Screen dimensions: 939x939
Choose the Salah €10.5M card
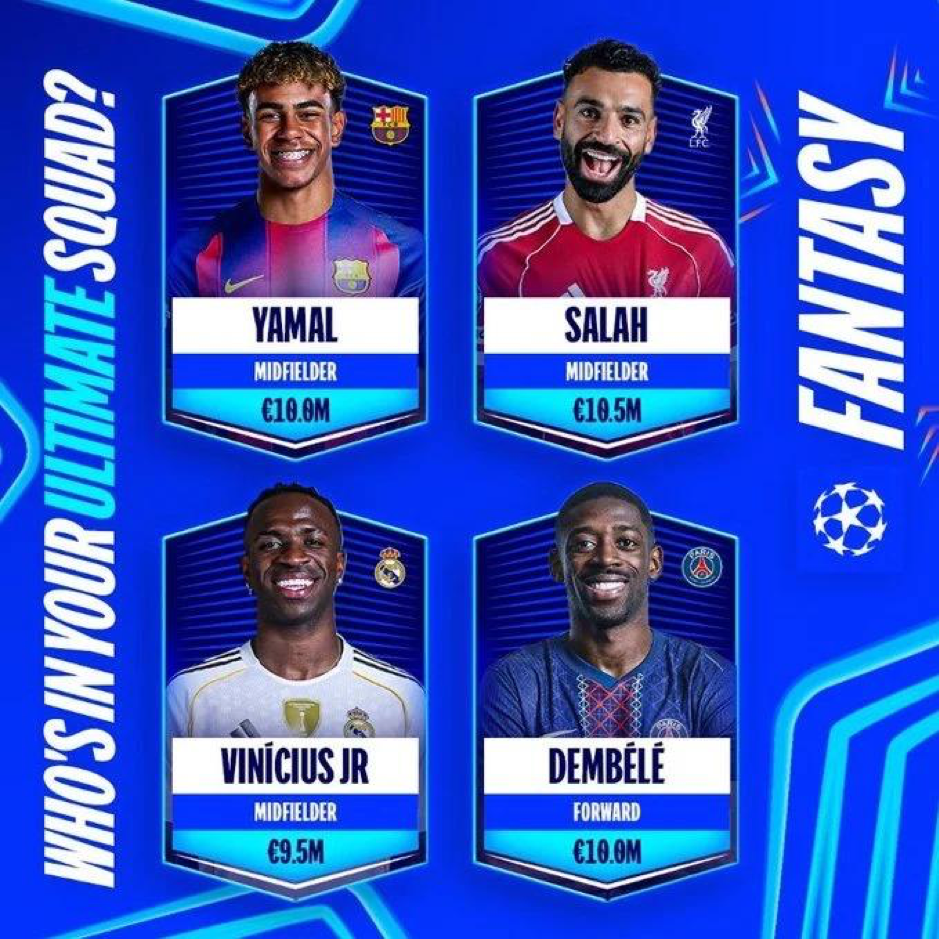(x=606, y=260)
